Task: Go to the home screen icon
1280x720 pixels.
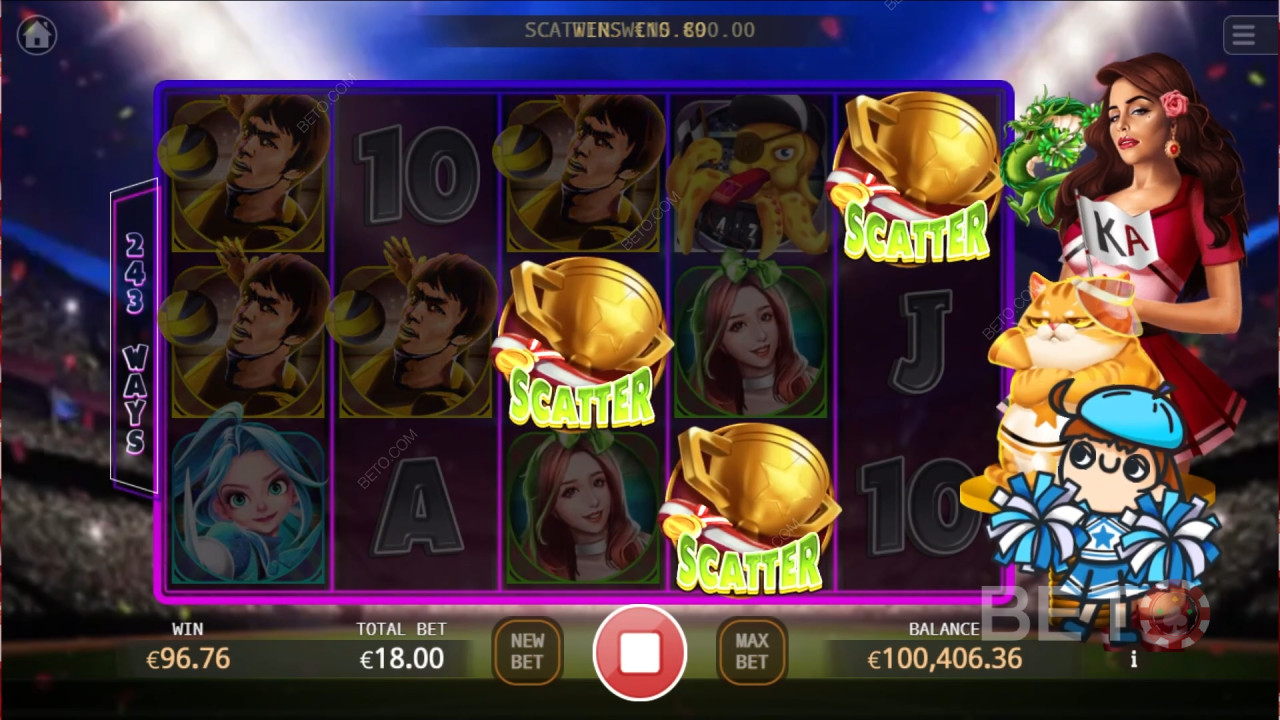Action: pyautogui.click(x=37, y=35)
